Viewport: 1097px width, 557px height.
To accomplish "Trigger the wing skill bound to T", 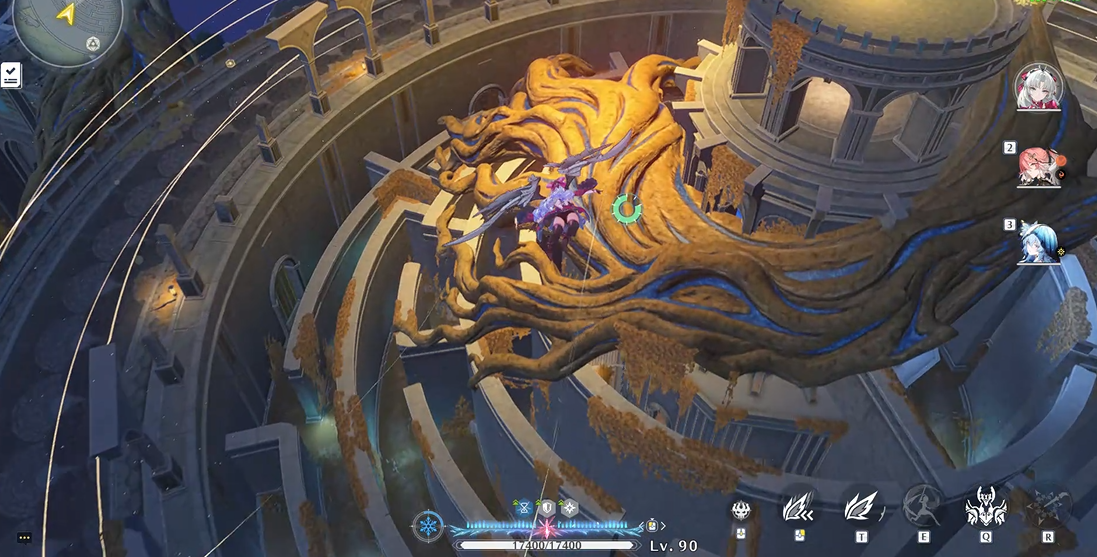I will [860, 507].
